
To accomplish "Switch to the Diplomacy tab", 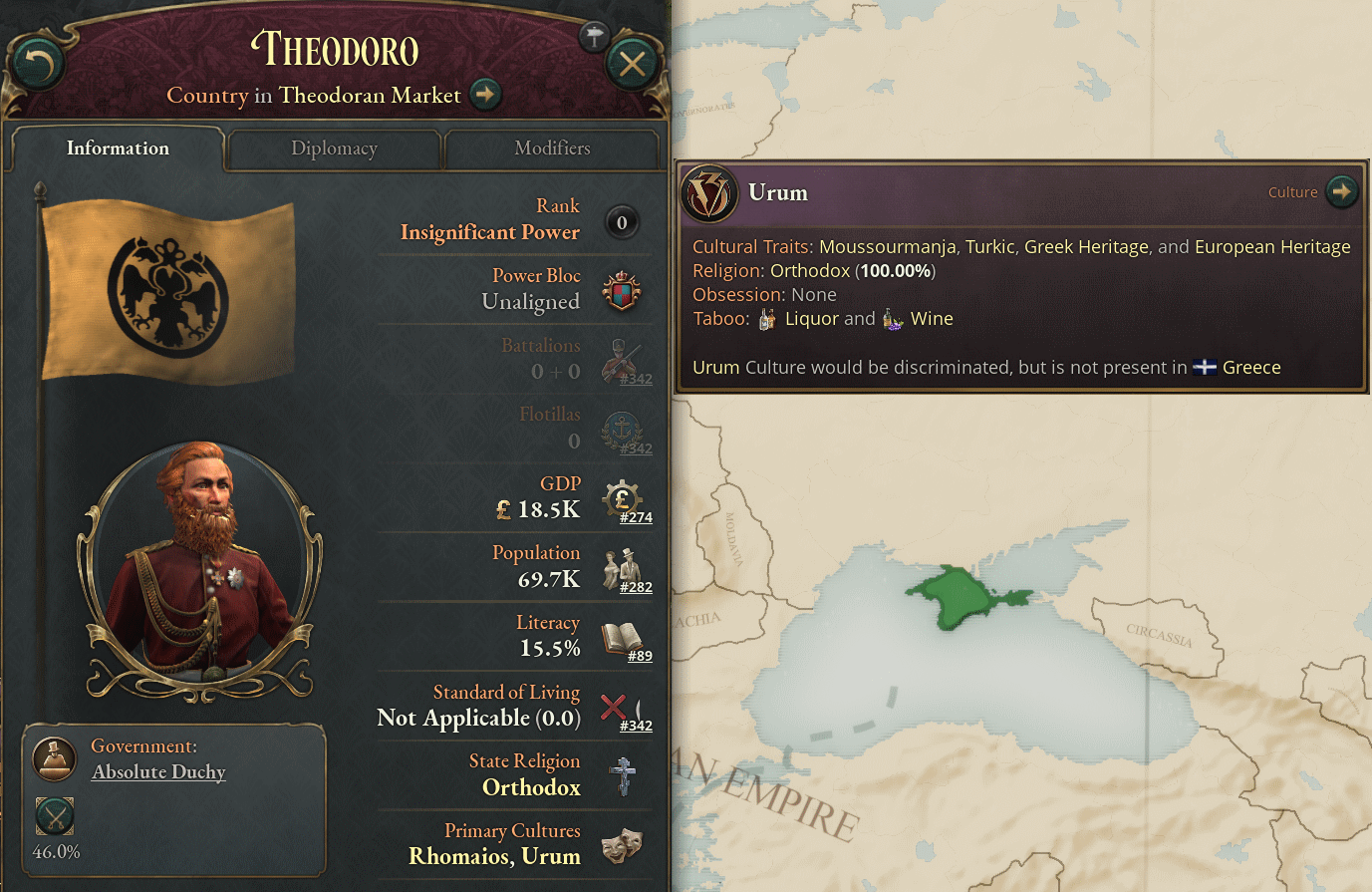I will click(x=334, y=149).
